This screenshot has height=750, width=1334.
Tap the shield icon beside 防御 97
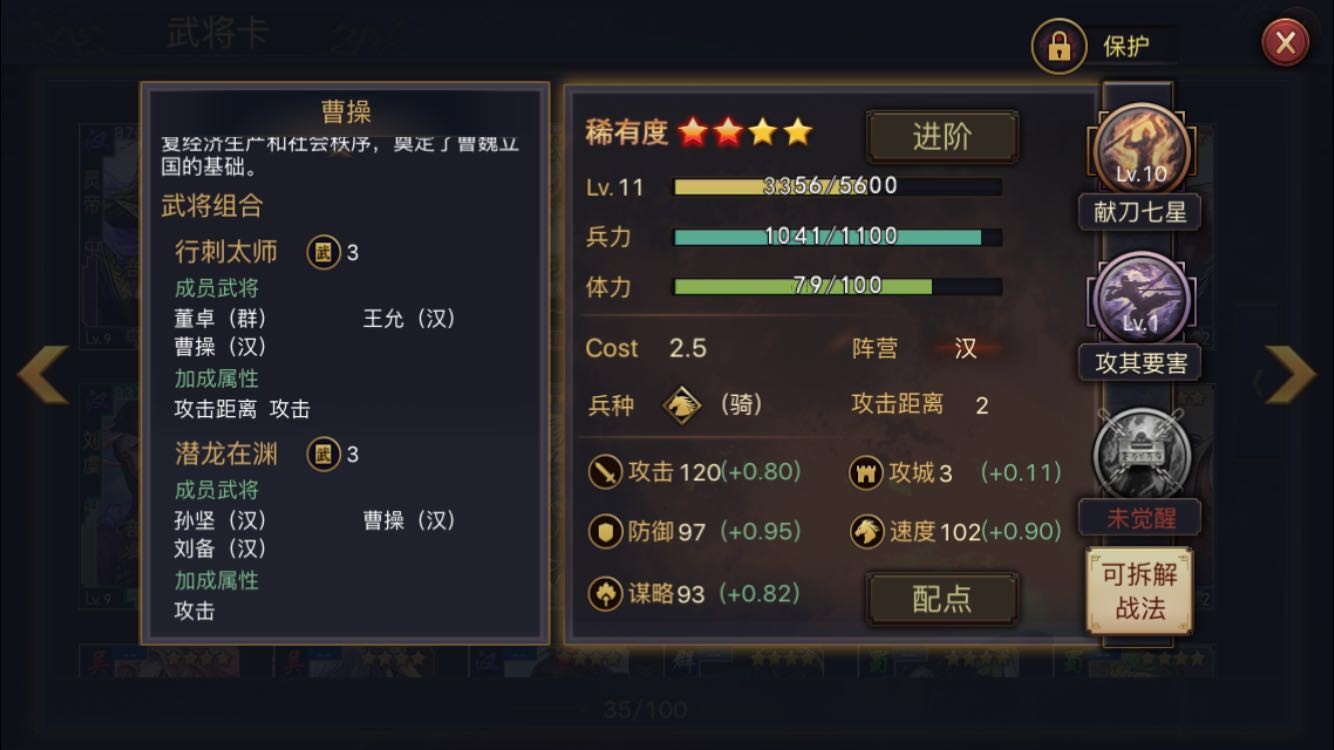pyautogui.click(x=604, y=533)
